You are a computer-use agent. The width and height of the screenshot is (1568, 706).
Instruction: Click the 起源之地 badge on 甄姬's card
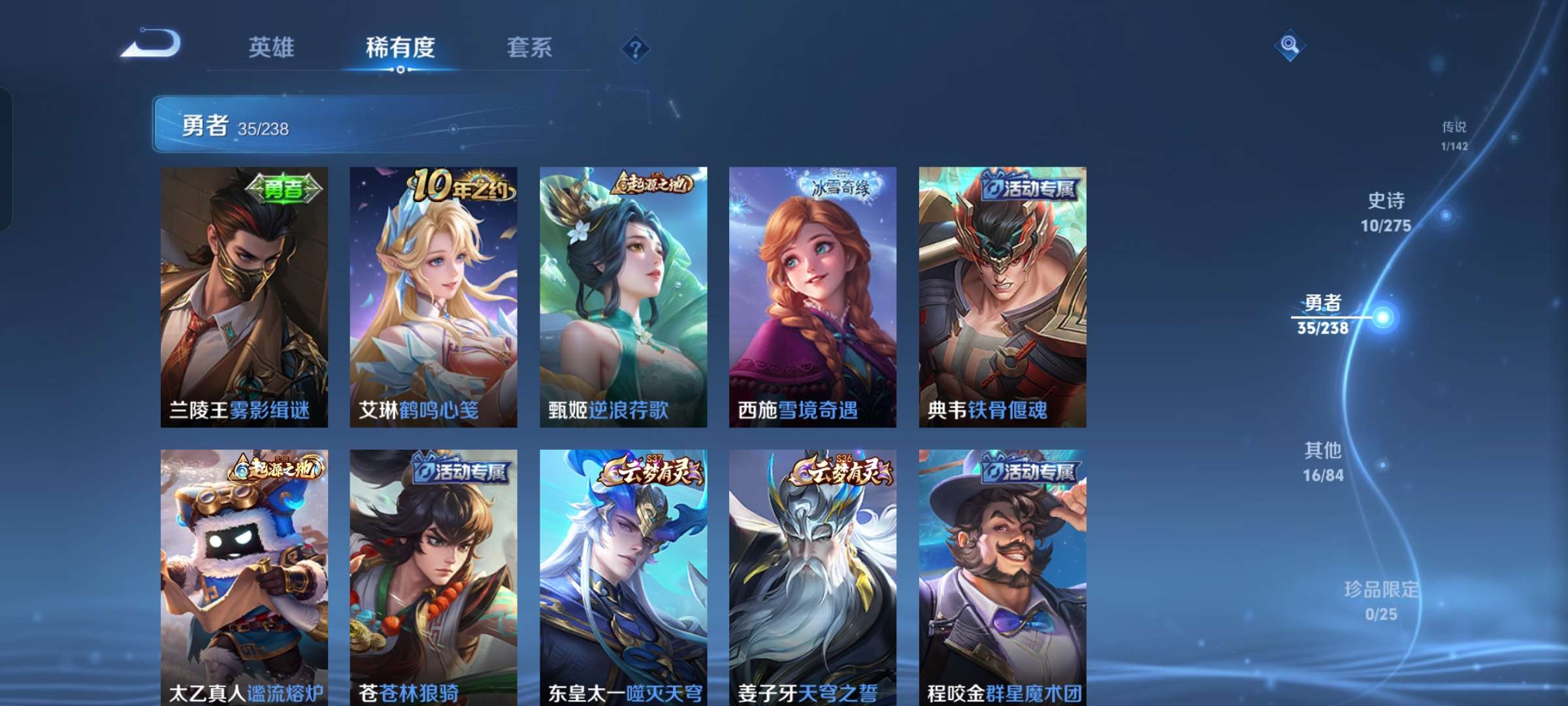pyautogui.click(x=653, y=185)
